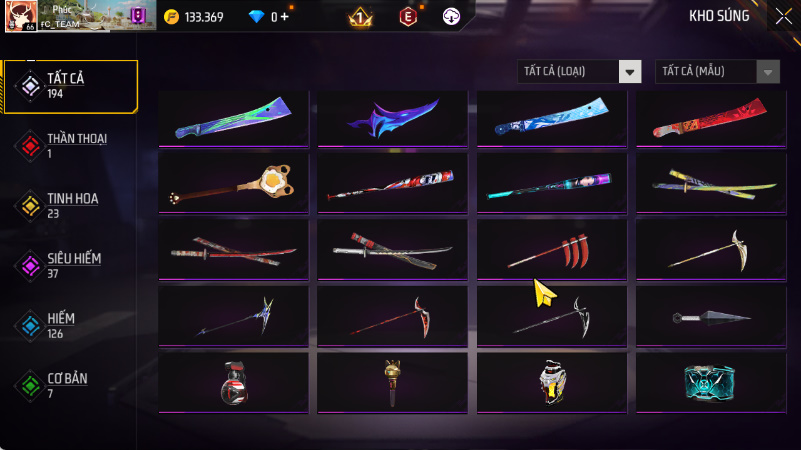Click the diamond plus top-up button

tap(286, 17)
